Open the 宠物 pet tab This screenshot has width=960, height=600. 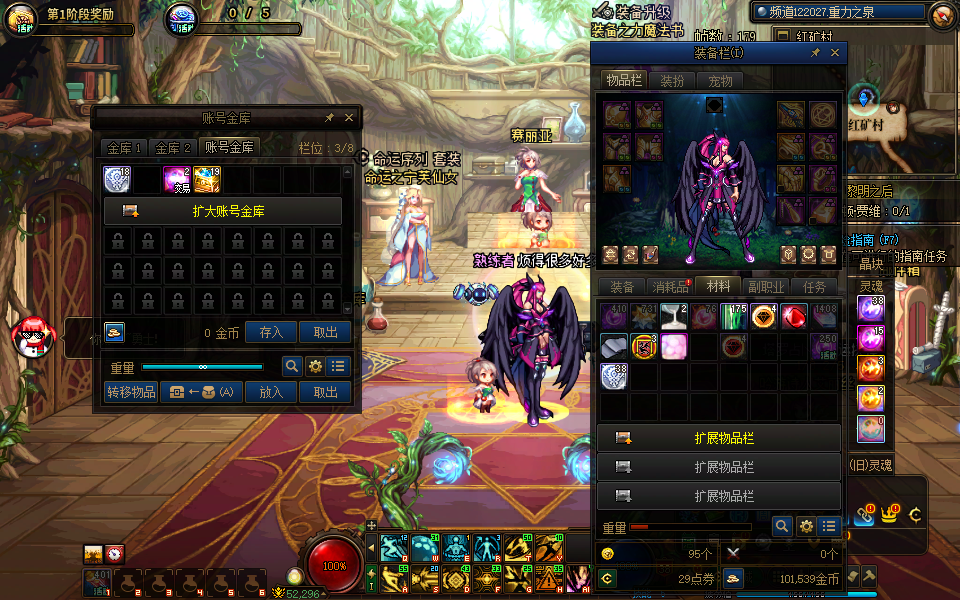[720, 81]
